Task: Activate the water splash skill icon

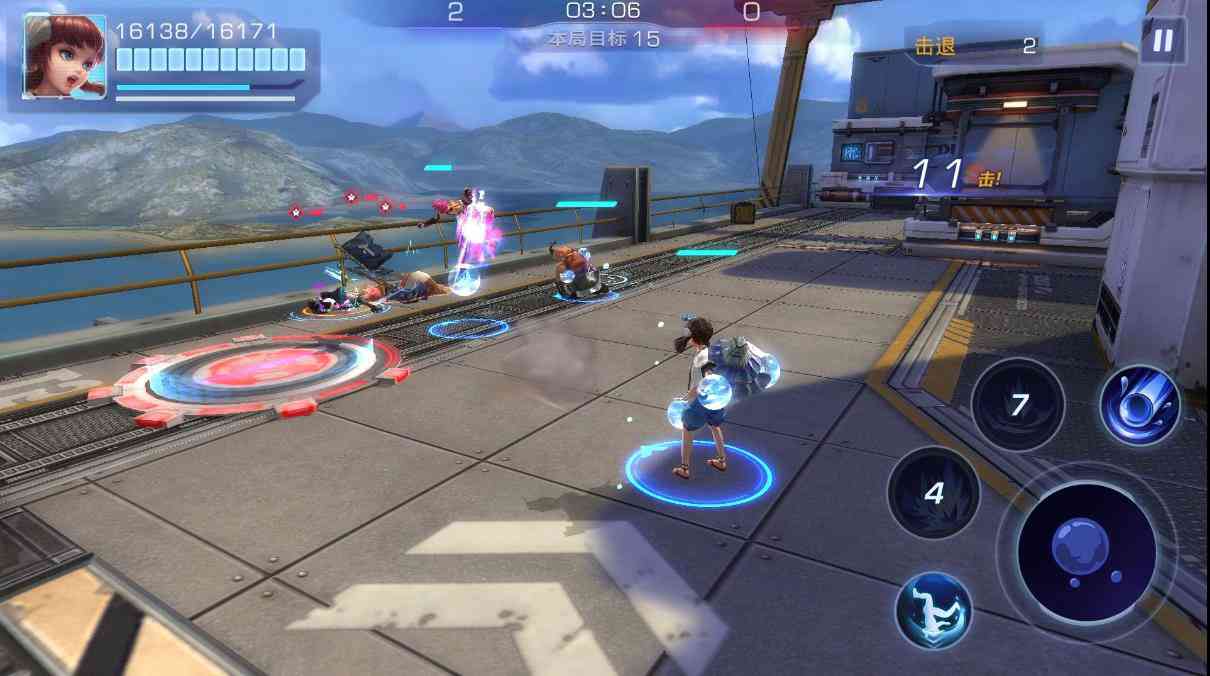Action: (1140, 405)
